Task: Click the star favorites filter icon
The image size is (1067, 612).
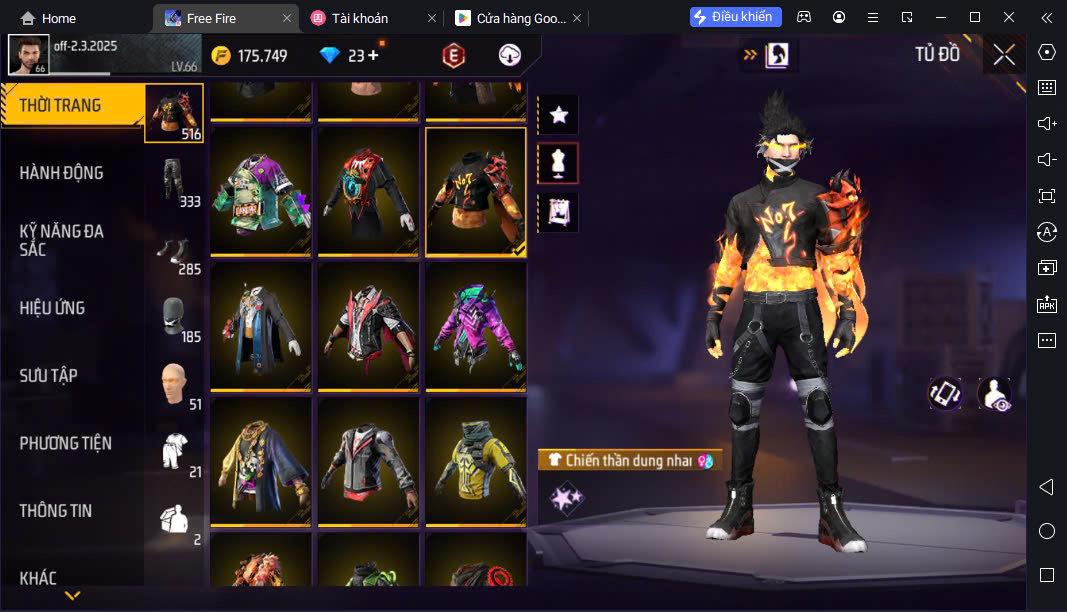Action: point(558,115)
